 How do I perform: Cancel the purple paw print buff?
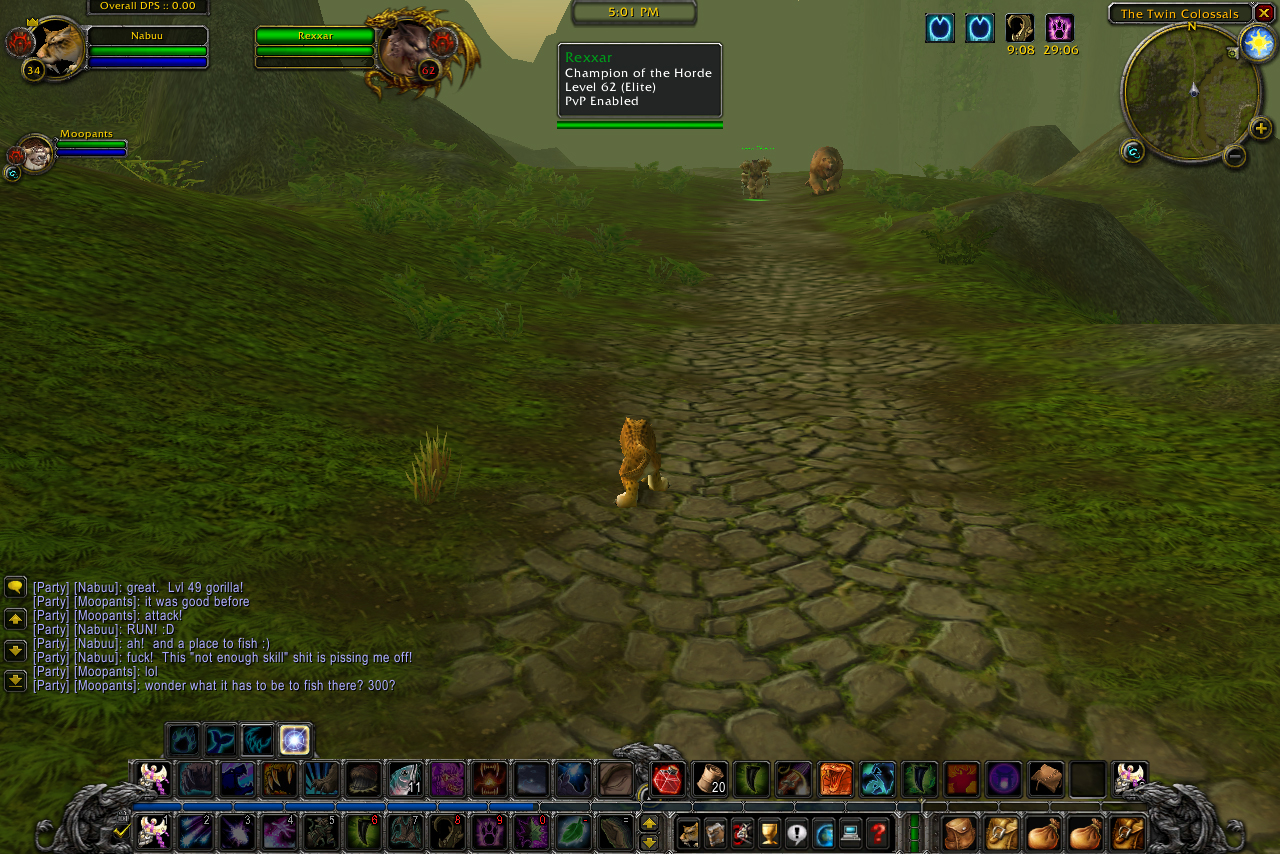tap(1059, 28)
